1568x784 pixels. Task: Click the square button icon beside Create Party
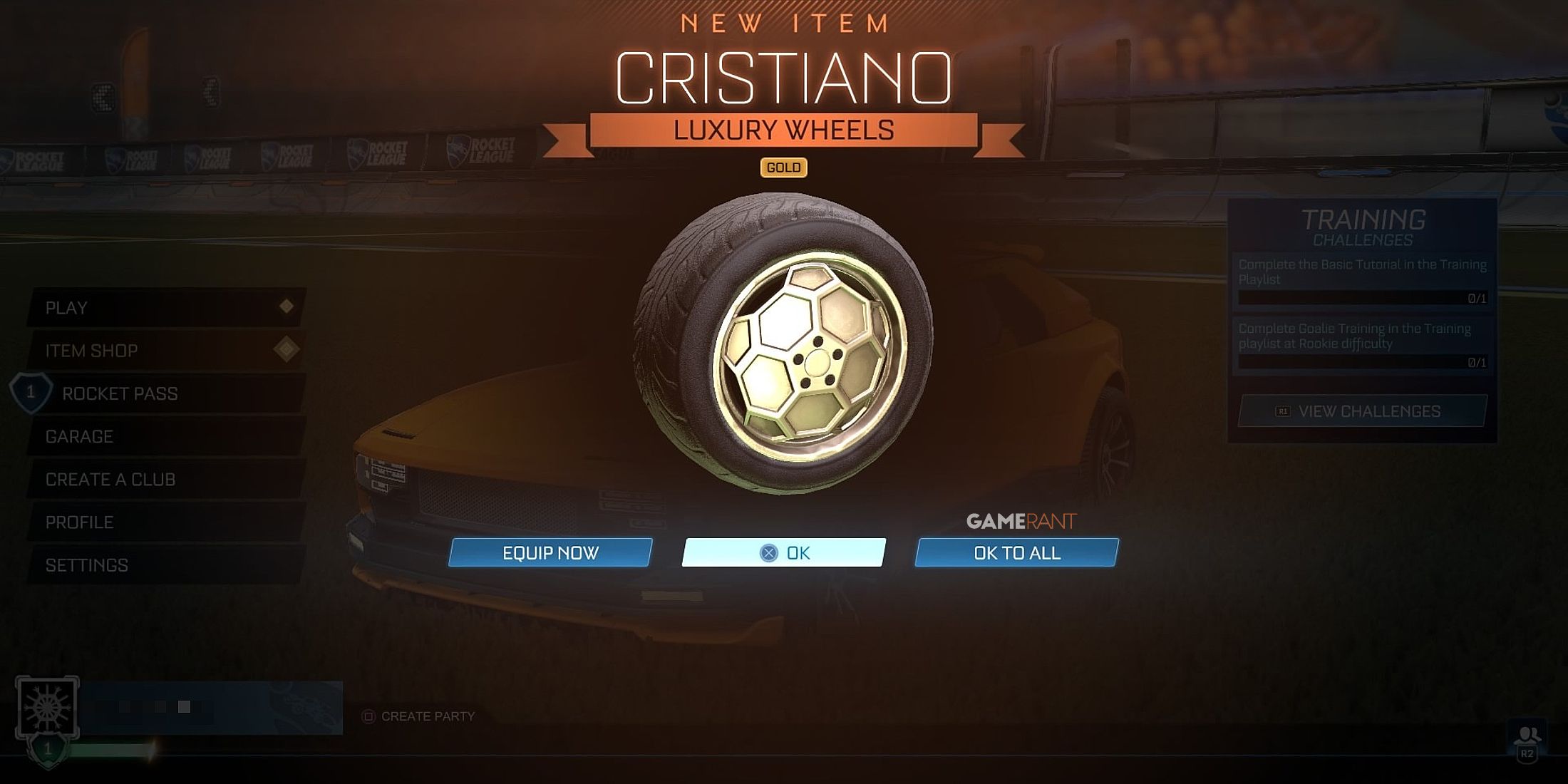coord(370,718)
